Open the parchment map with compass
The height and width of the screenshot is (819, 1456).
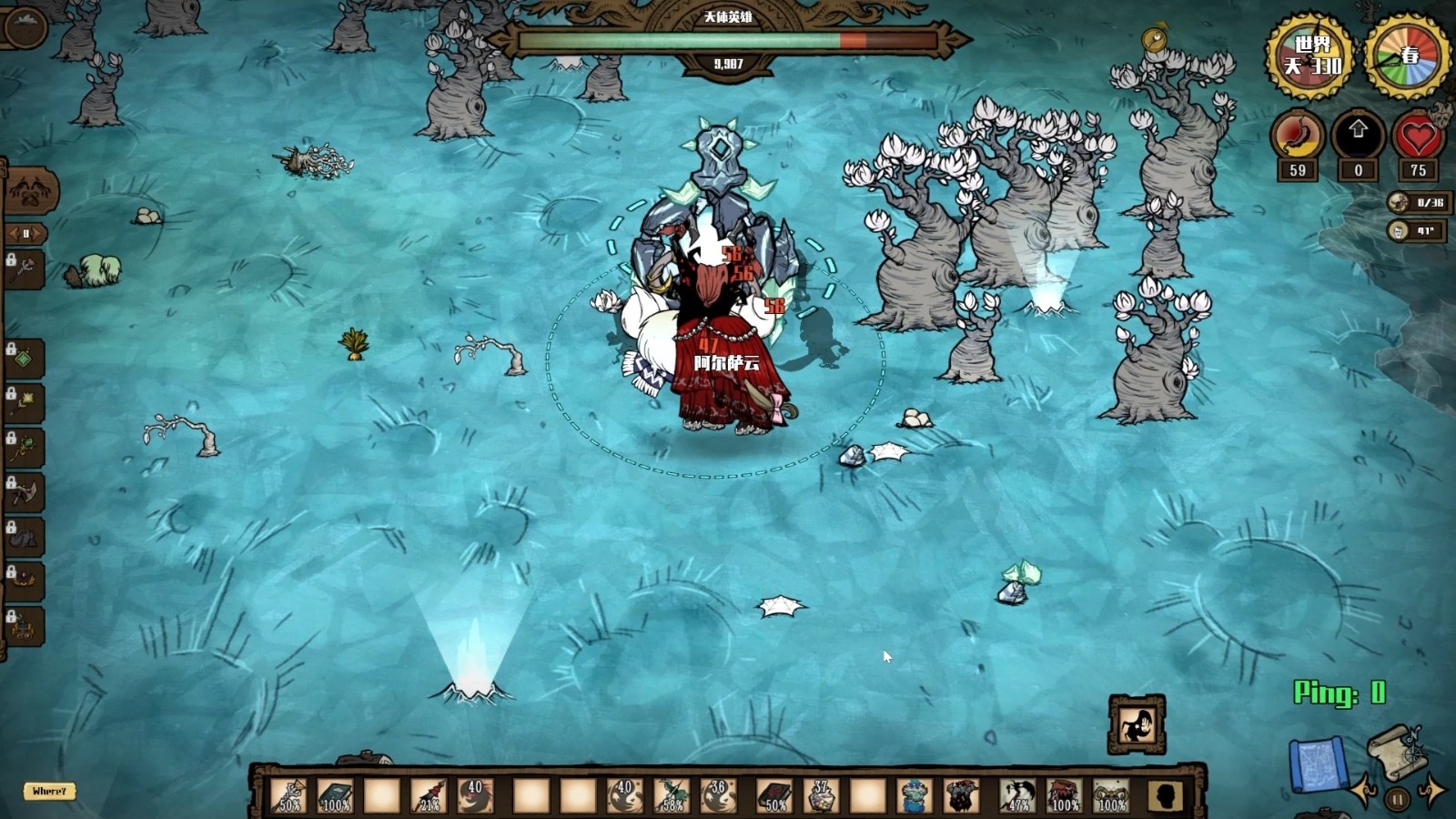(x=1396, y=750)
